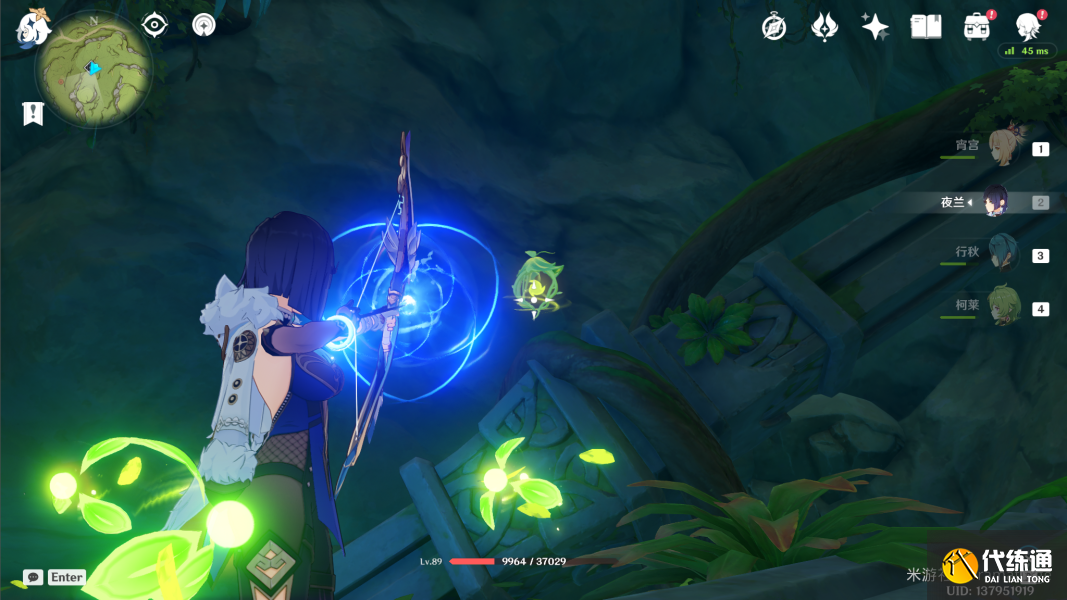
Task: Open the adventurer handbook book icon
Action: coord(926,27)
